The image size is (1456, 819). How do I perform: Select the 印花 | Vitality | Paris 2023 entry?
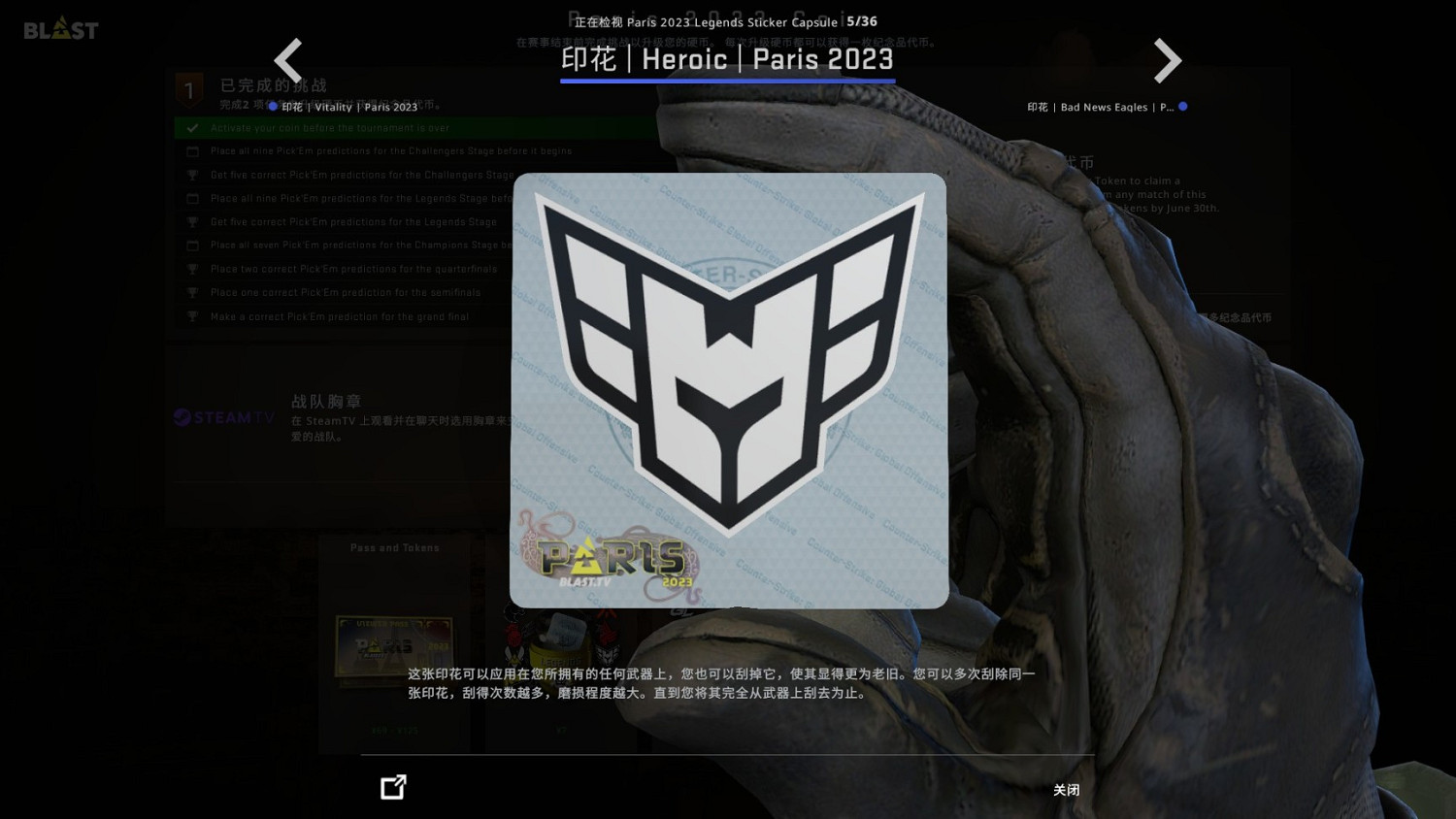pos(349,107)
